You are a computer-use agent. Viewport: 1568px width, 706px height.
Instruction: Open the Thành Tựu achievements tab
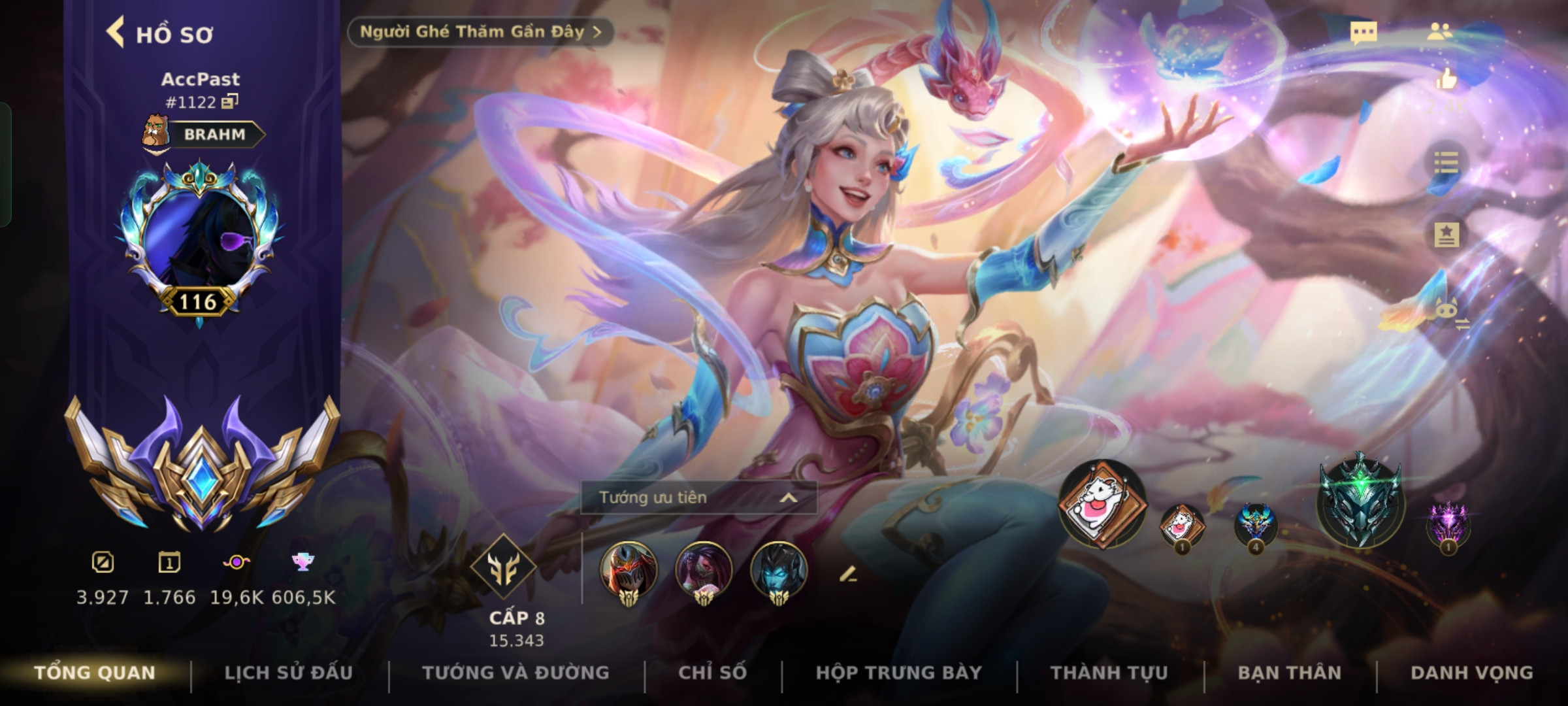point(1109,673)
